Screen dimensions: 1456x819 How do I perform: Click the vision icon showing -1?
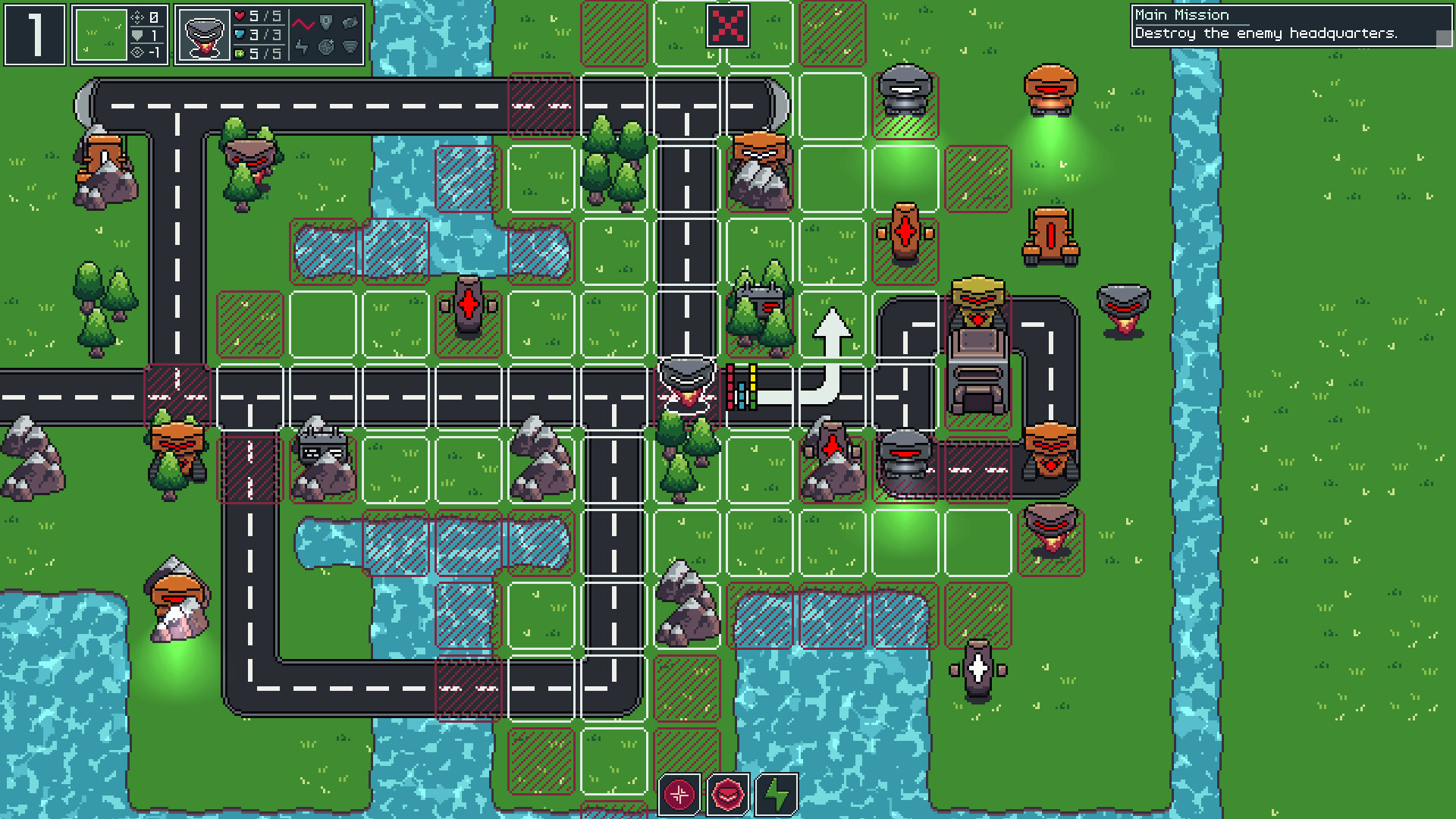click(x=136, y=52)
